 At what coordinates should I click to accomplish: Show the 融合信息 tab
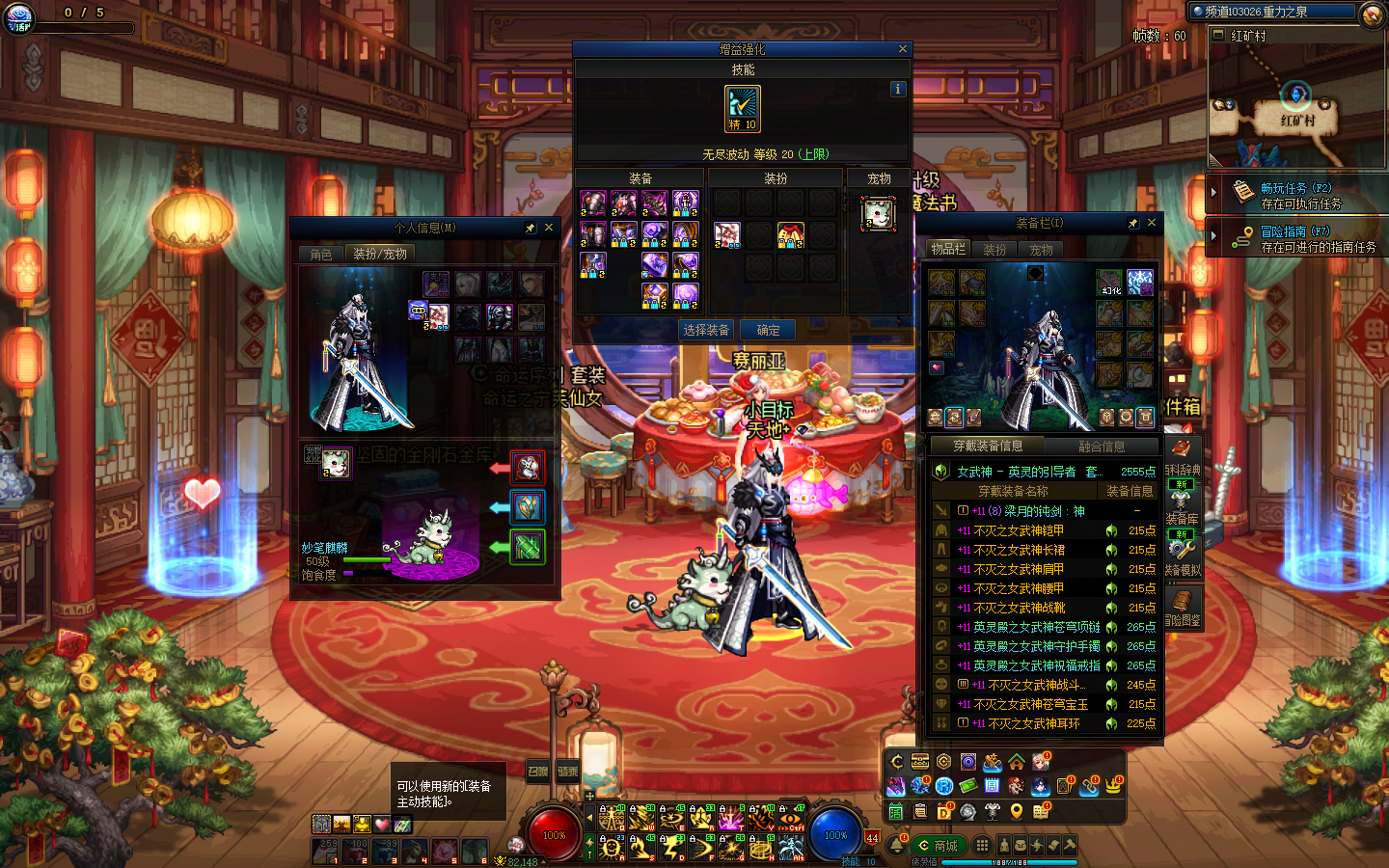click(x=1102, y=446)
